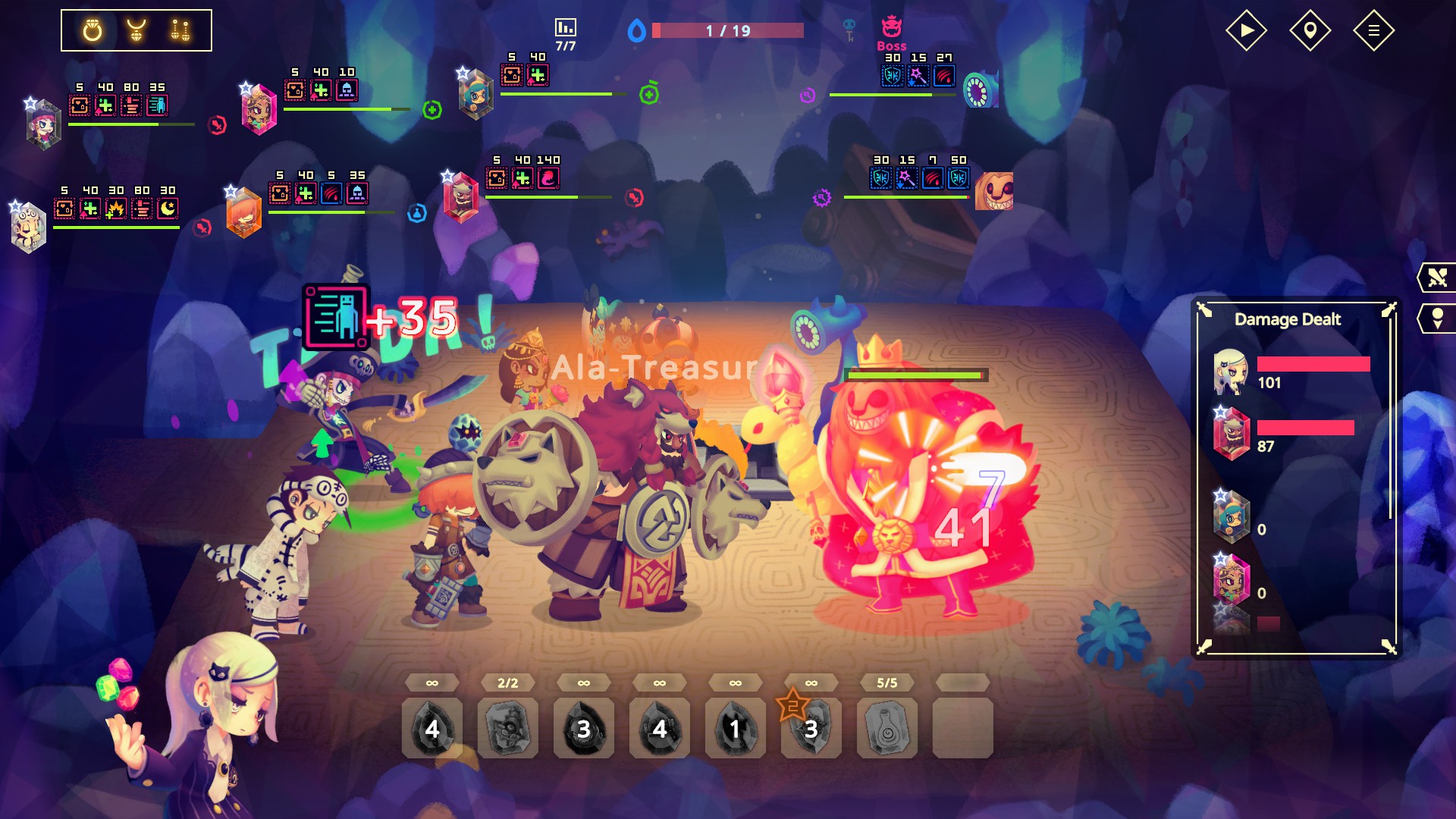The width and height of the screenshot is (1456, 819).
Task: Select the ring equipment icon
Action: click(93, 31)
